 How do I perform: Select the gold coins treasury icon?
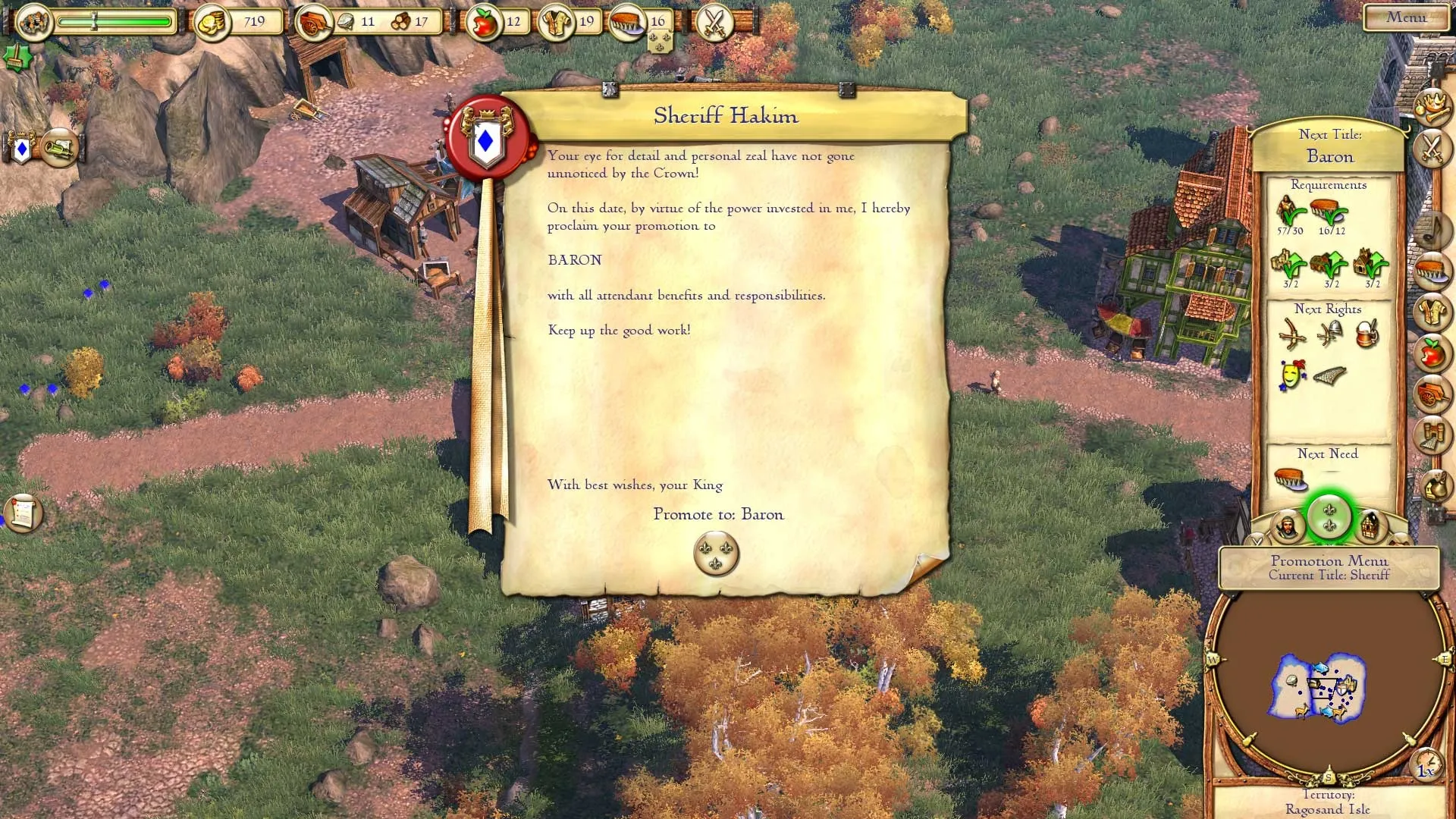[x=212, y=23]
